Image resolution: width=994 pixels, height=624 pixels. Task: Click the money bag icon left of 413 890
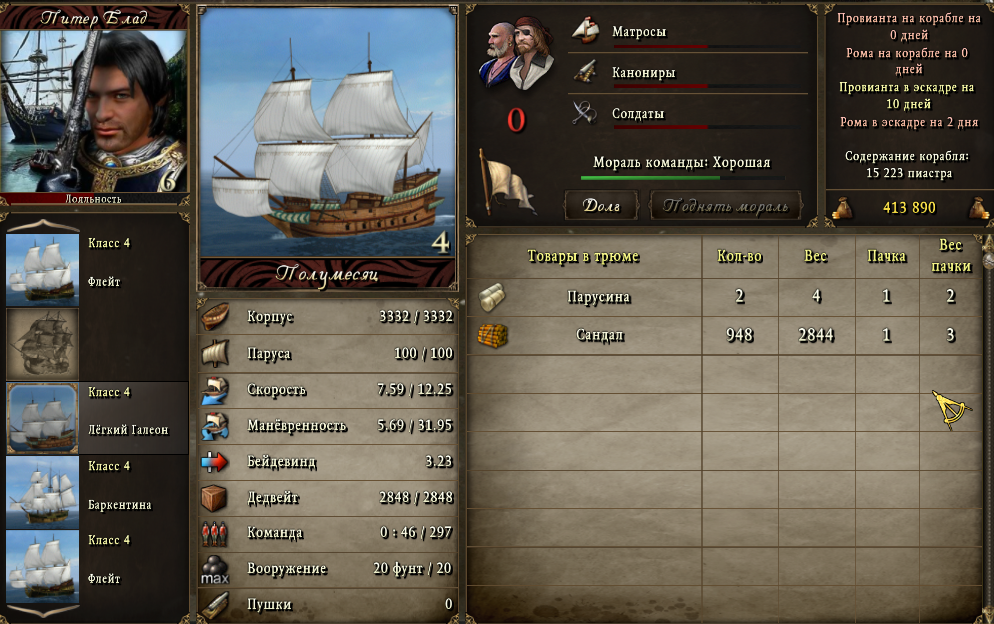(x=840, y=208)
